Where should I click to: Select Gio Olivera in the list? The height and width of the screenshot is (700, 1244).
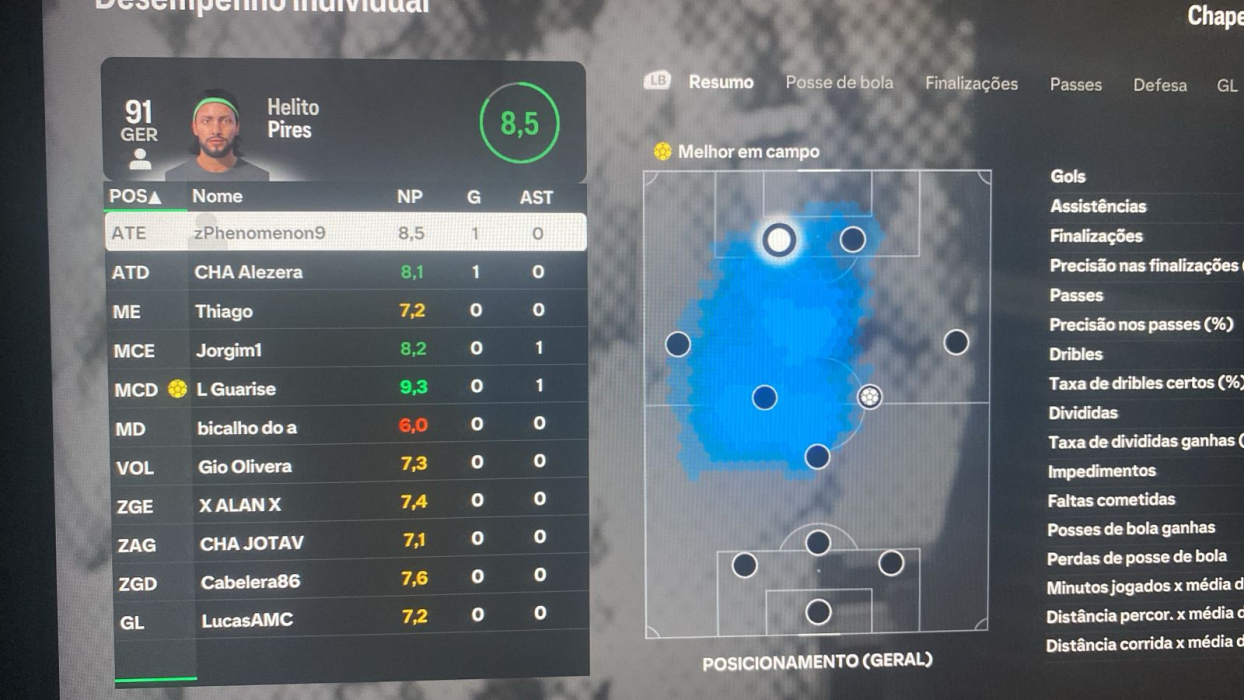[x=345, y=467]
